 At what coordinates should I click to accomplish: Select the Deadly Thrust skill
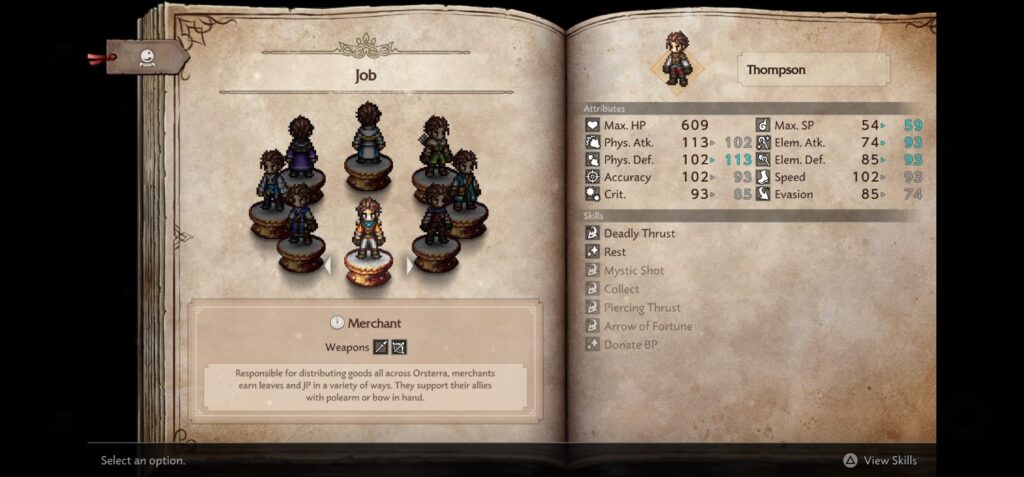coord(639,233)
